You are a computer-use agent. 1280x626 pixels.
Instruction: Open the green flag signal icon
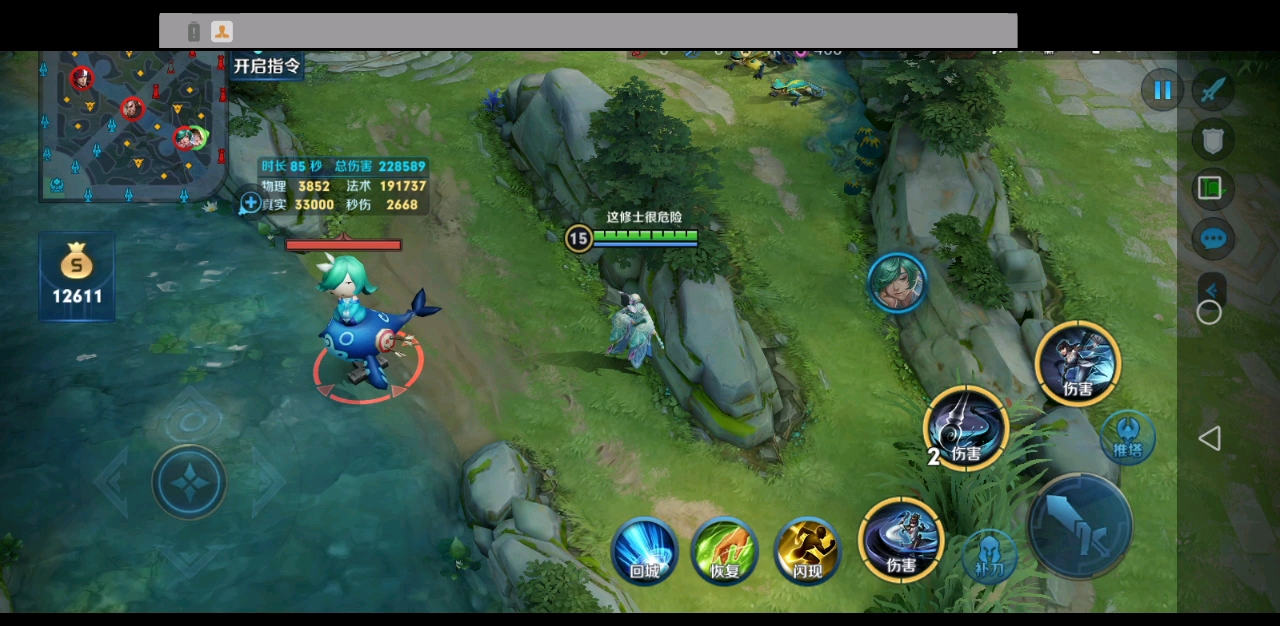tap(1213, 189)
